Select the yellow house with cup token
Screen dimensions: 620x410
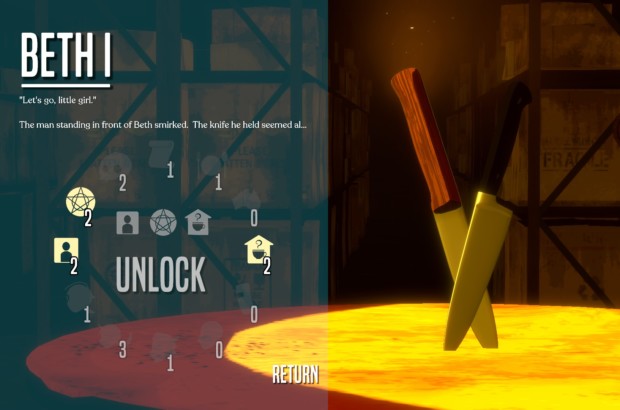[258, 249]
